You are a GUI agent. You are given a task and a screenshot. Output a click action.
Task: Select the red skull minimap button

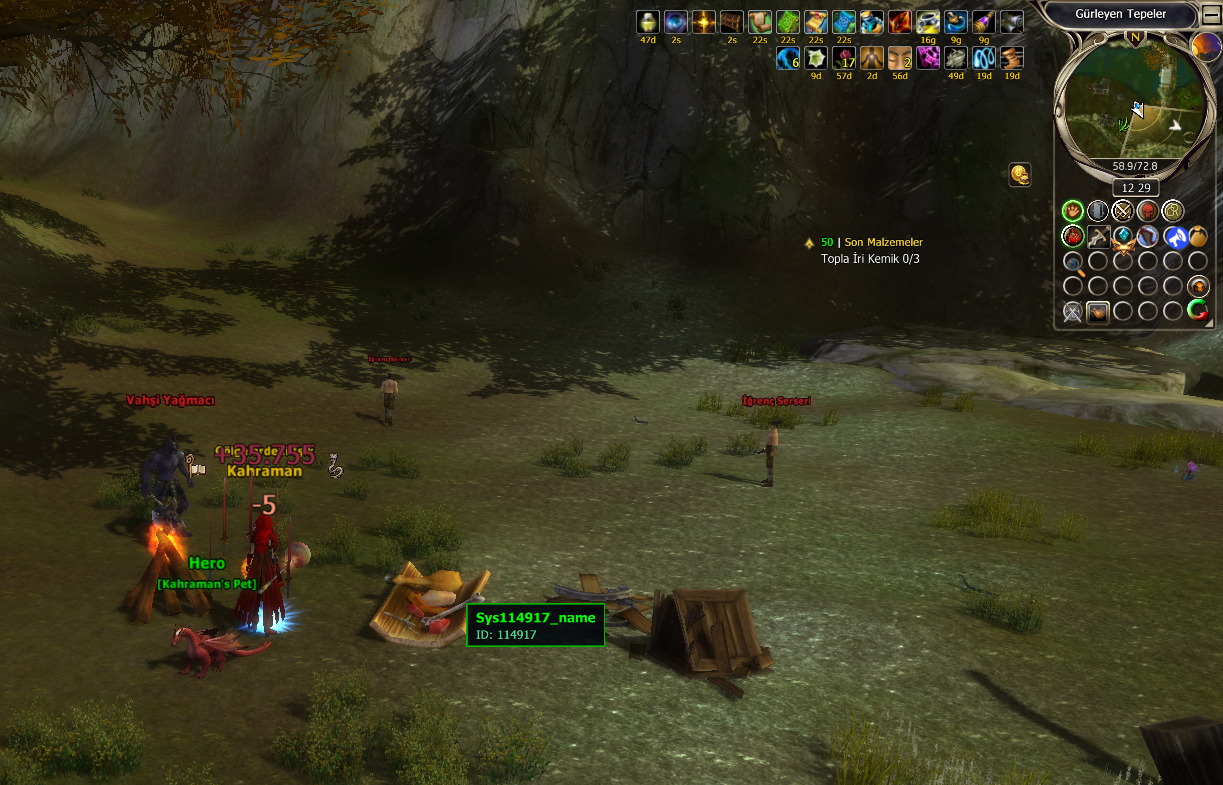point(1148,211)
